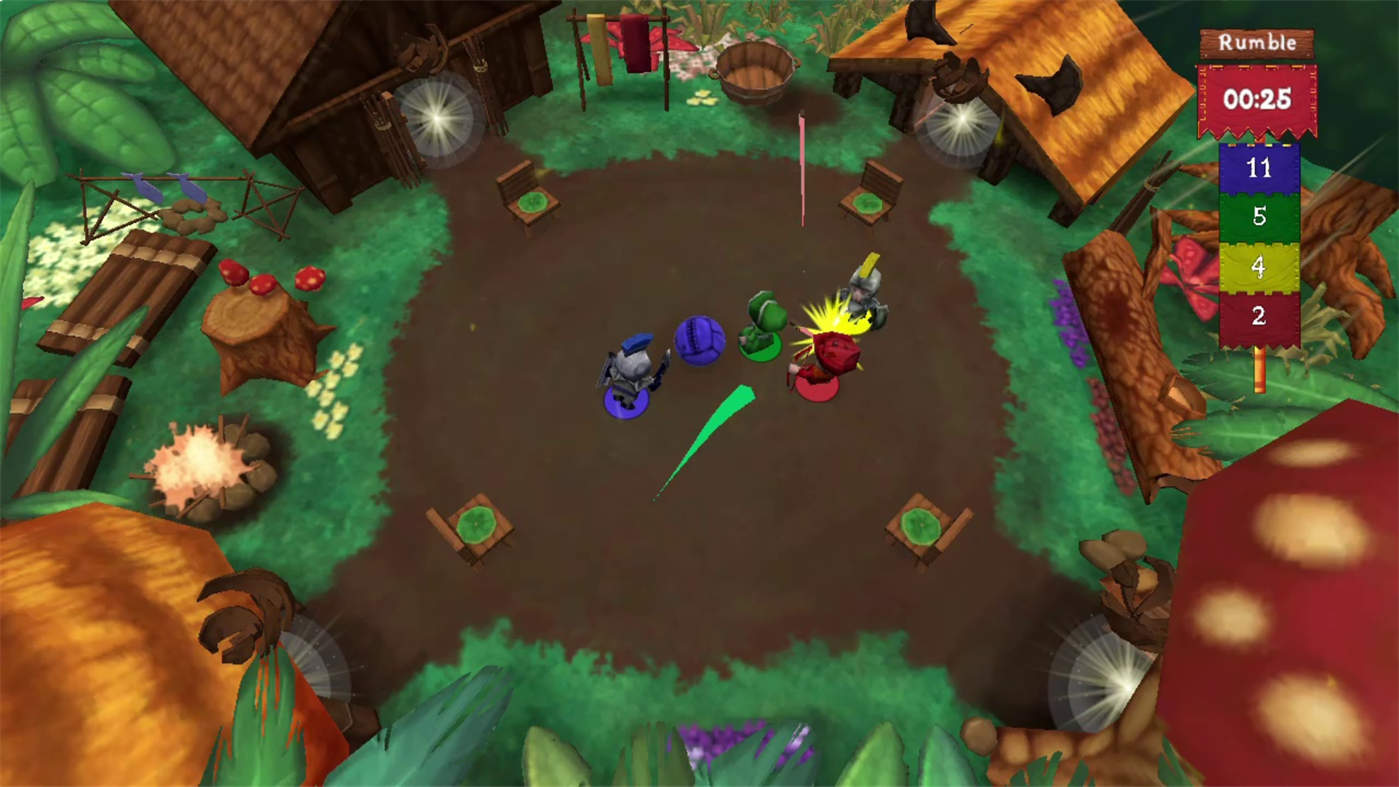Click the green score banner showing 5
This screenshot has width=1399, height=787.
[1258, 218]
